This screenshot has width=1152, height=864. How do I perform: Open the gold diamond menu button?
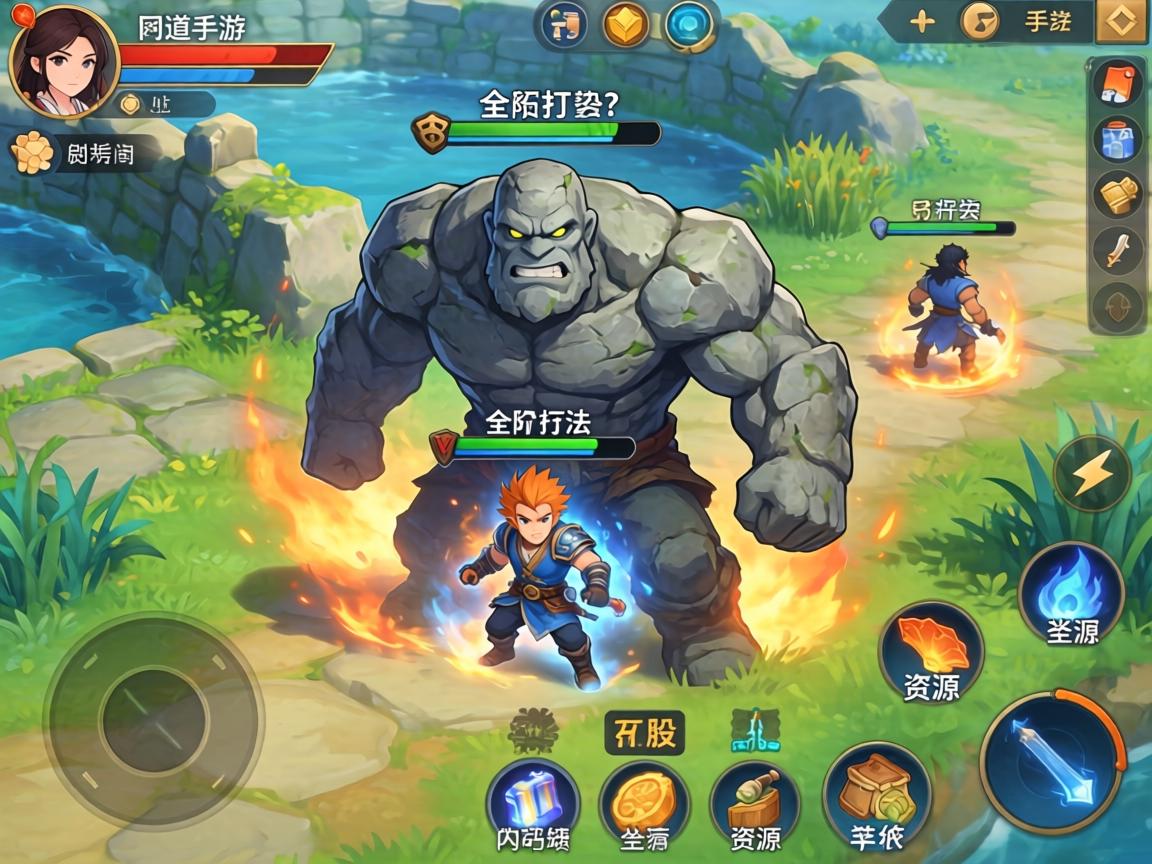1121,21
